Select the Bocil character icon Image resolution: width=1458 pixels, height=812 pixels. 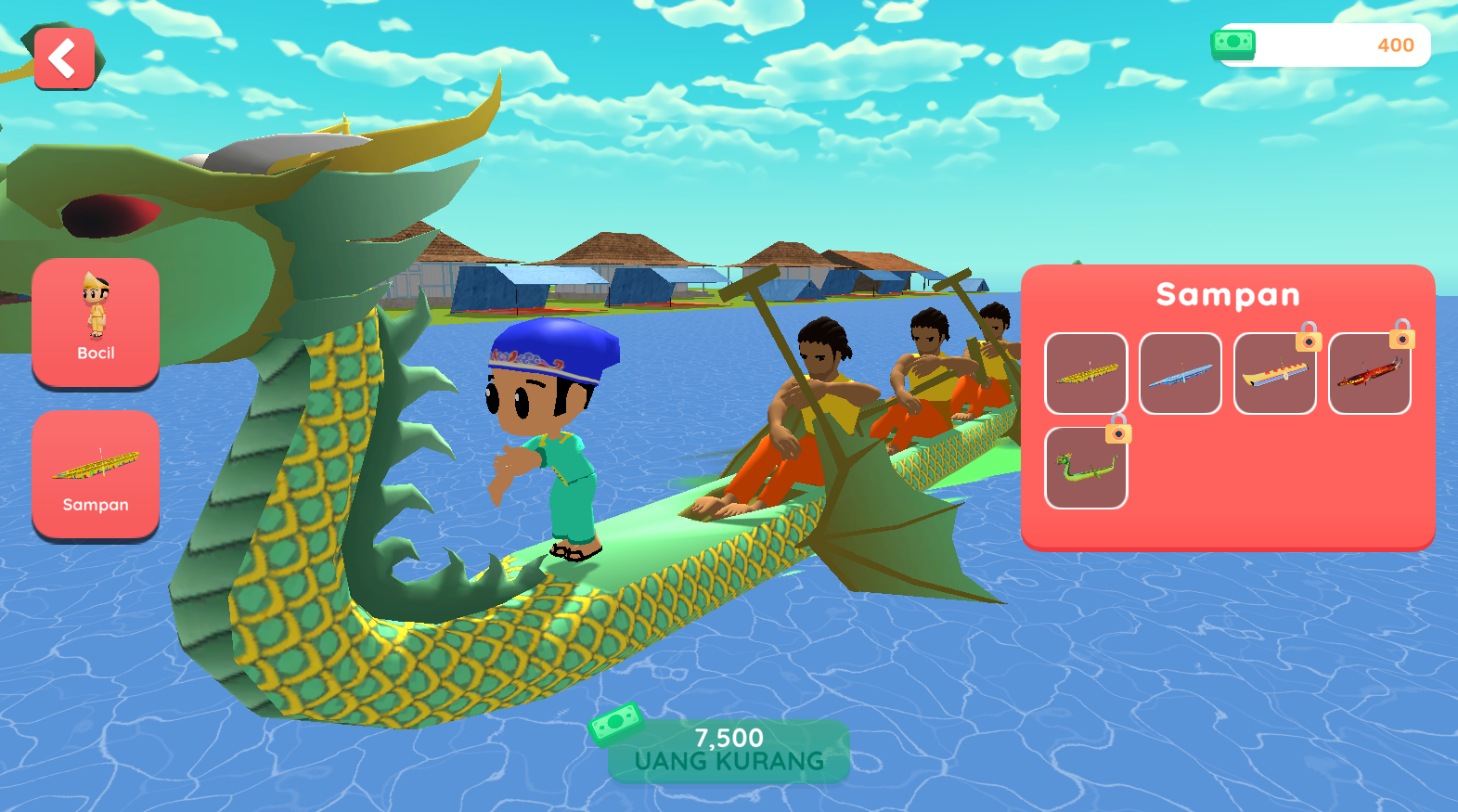click(95, 306)
